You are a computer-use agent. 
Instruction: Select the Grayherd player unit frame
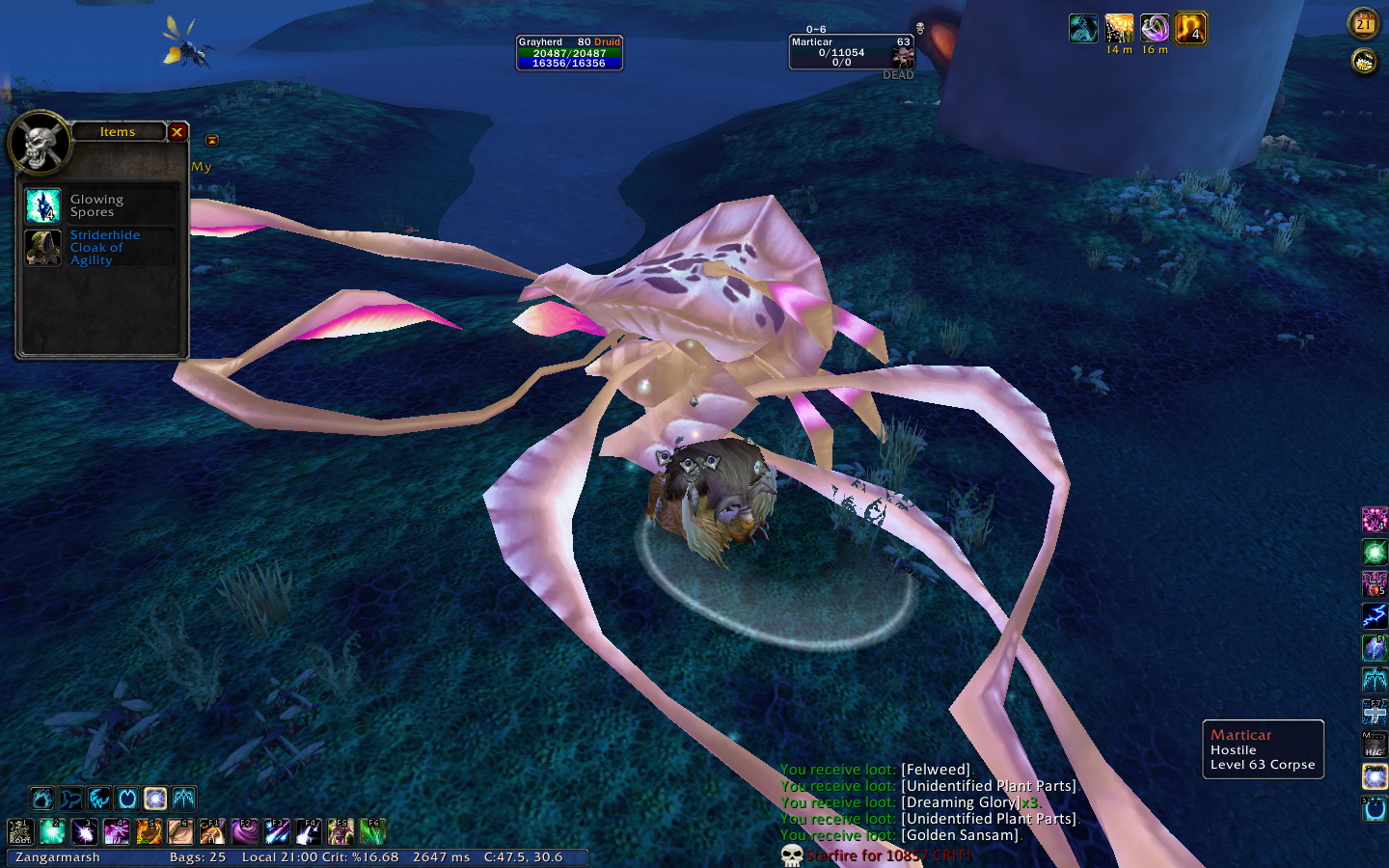(569, 53)
